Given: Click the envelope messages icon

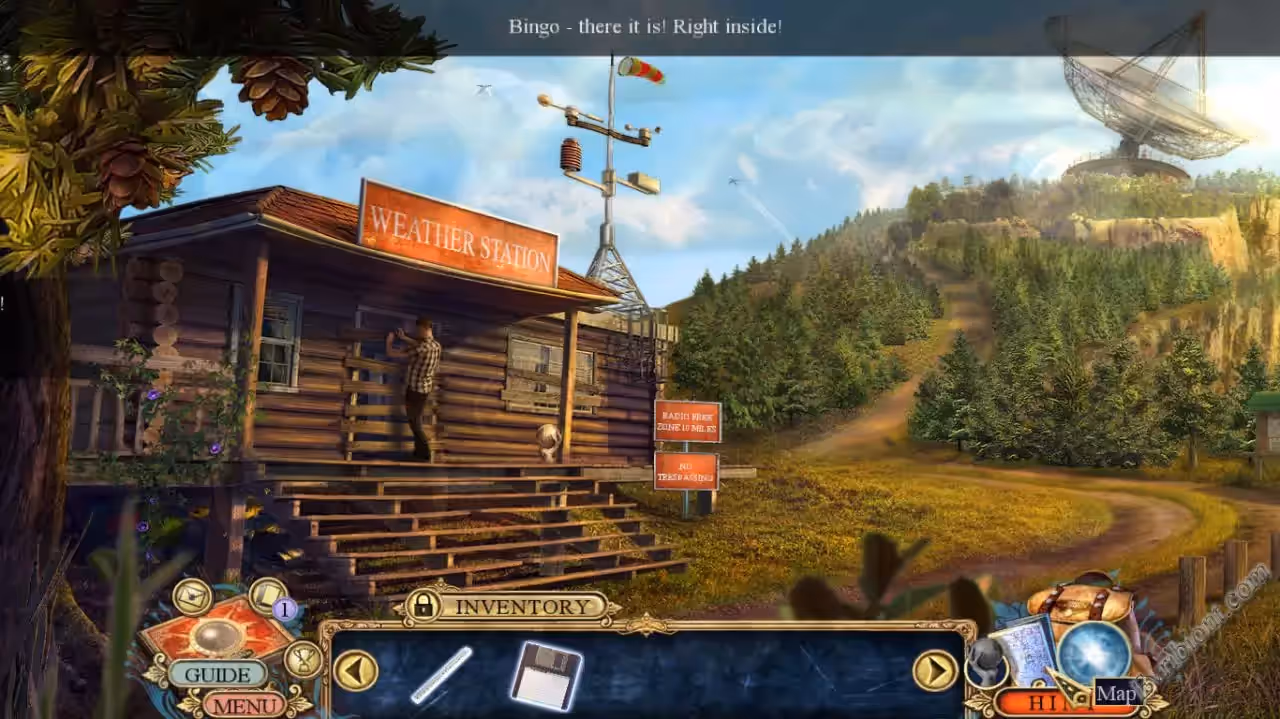Looking at the screenshot, I should click(x=192, y=597).
